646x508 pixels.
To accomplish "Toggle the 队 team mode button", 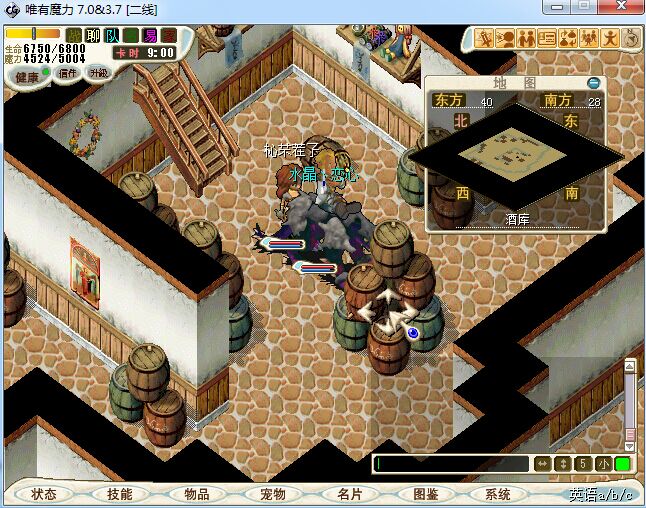I will pyautogui.click(x=112, y=36).
